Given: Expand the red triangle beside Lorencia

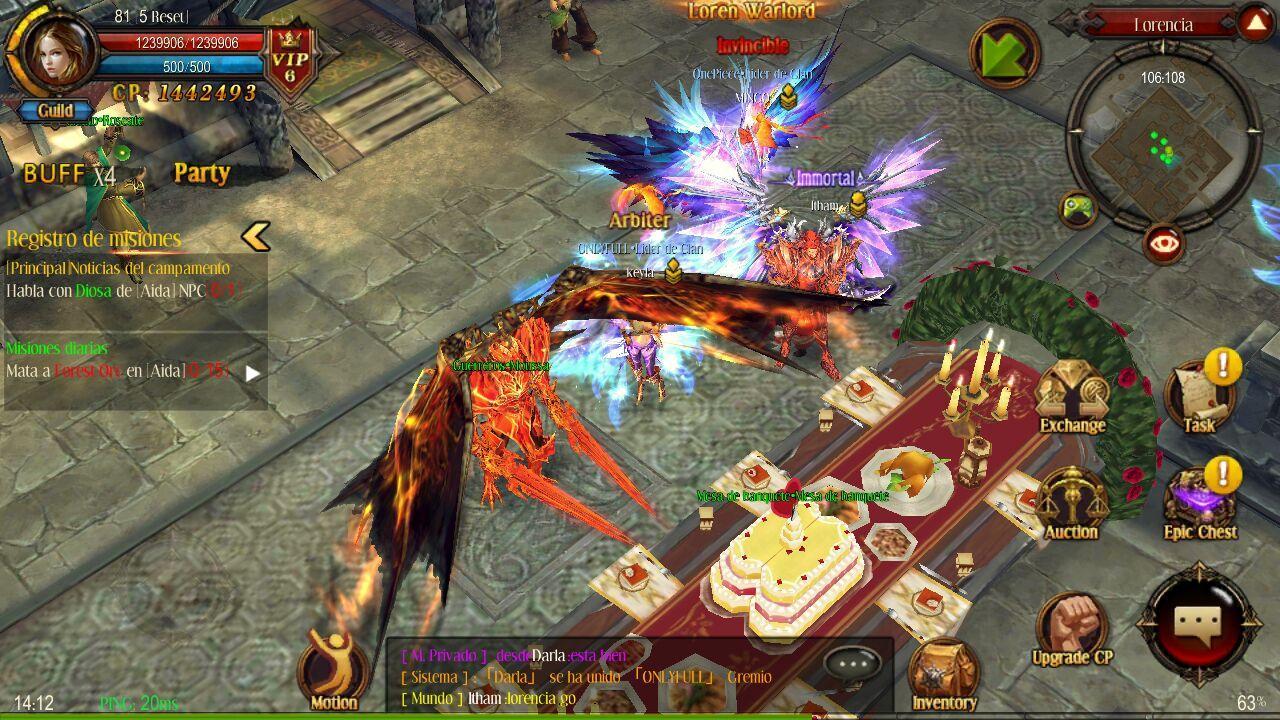Looking at the screenshot, I should coord(1254,24).
